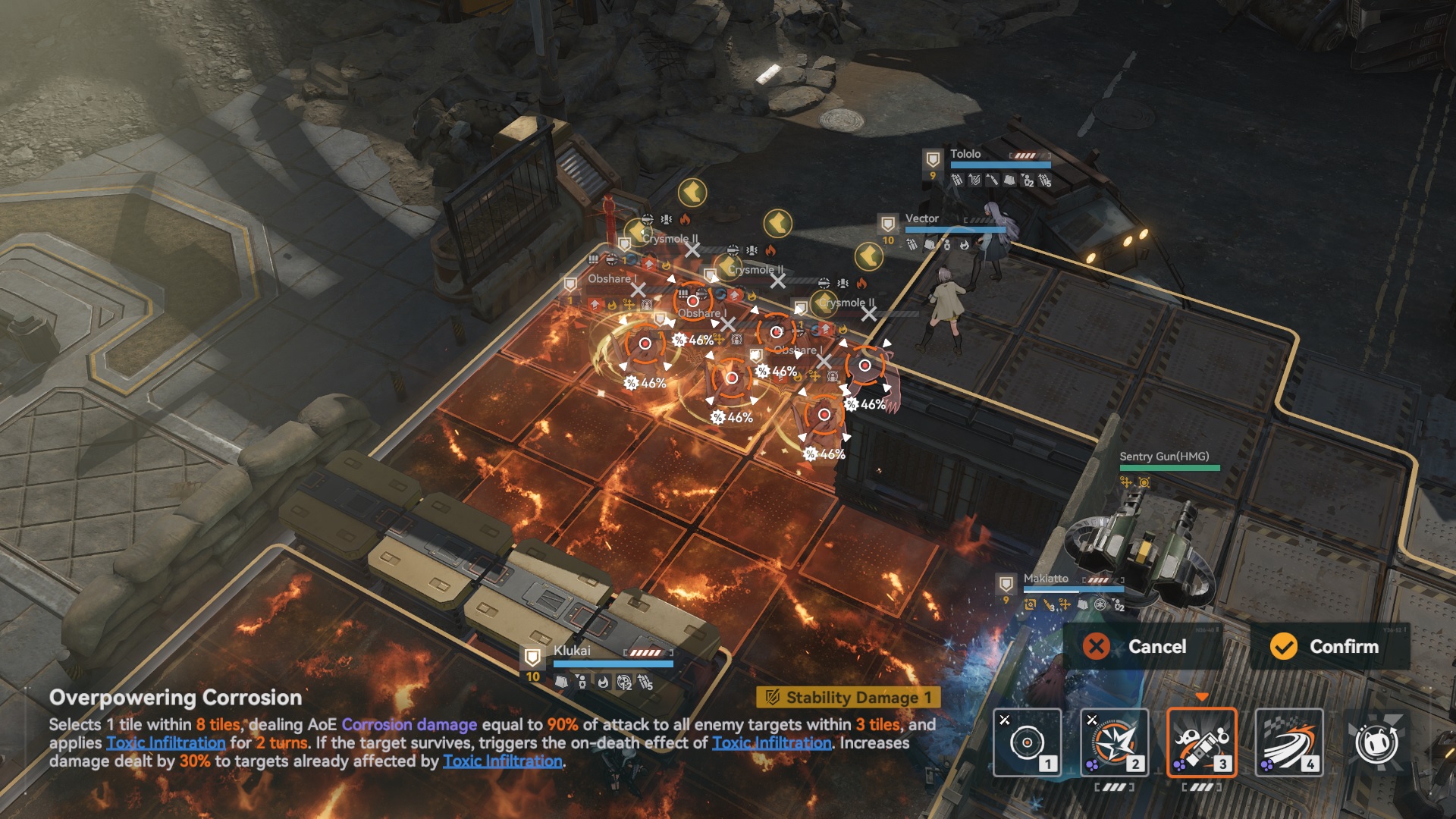
Task: Cancel the skill selection
Action: click(1142, 647)
